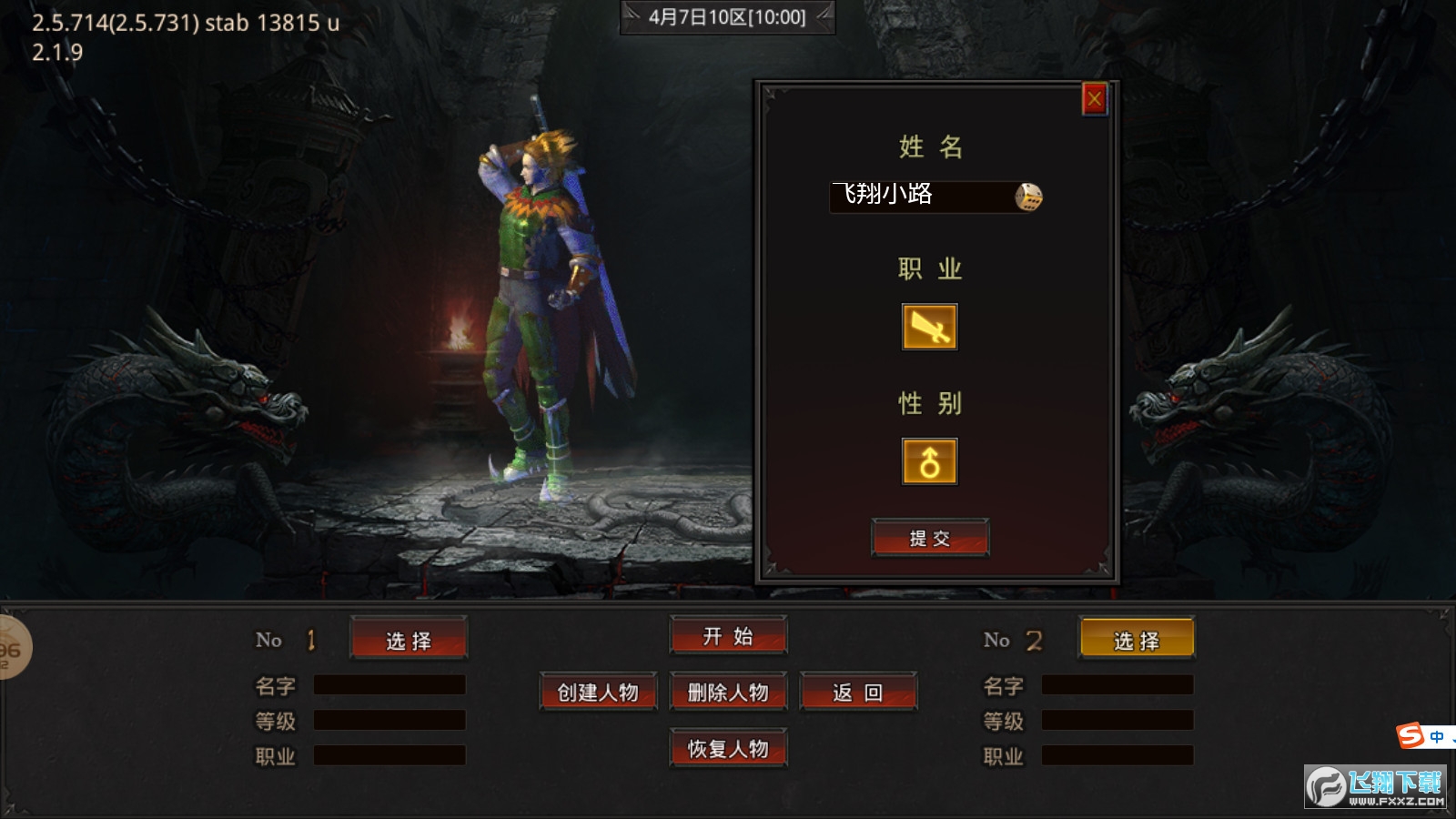Viewport: 1456px width, 819px height.
Task: Open the server label 4月7日10区
Action: coord(727,17)
